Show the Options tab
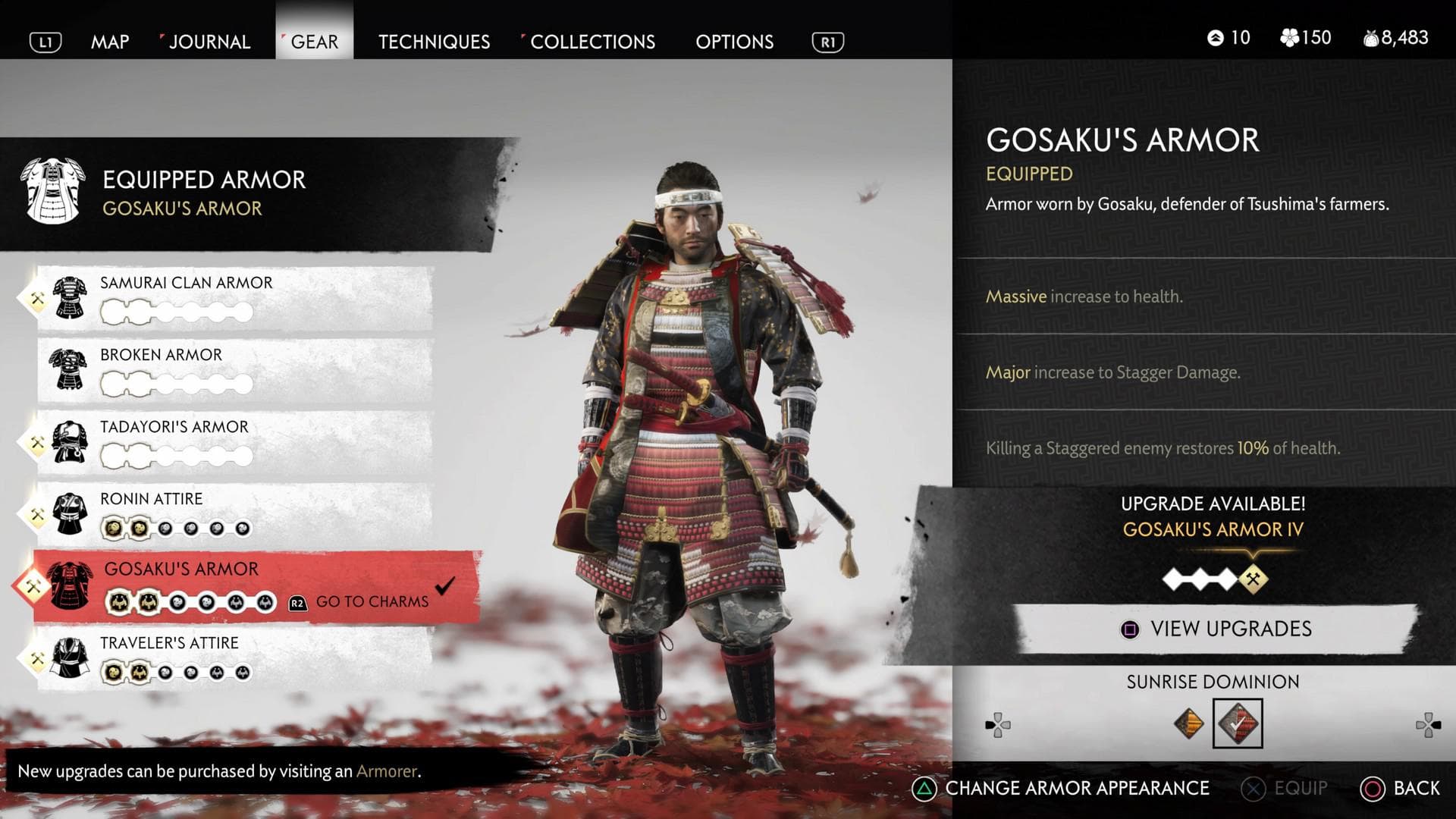This screenshot has width=1456, height=819. click(x=734, y=42)
